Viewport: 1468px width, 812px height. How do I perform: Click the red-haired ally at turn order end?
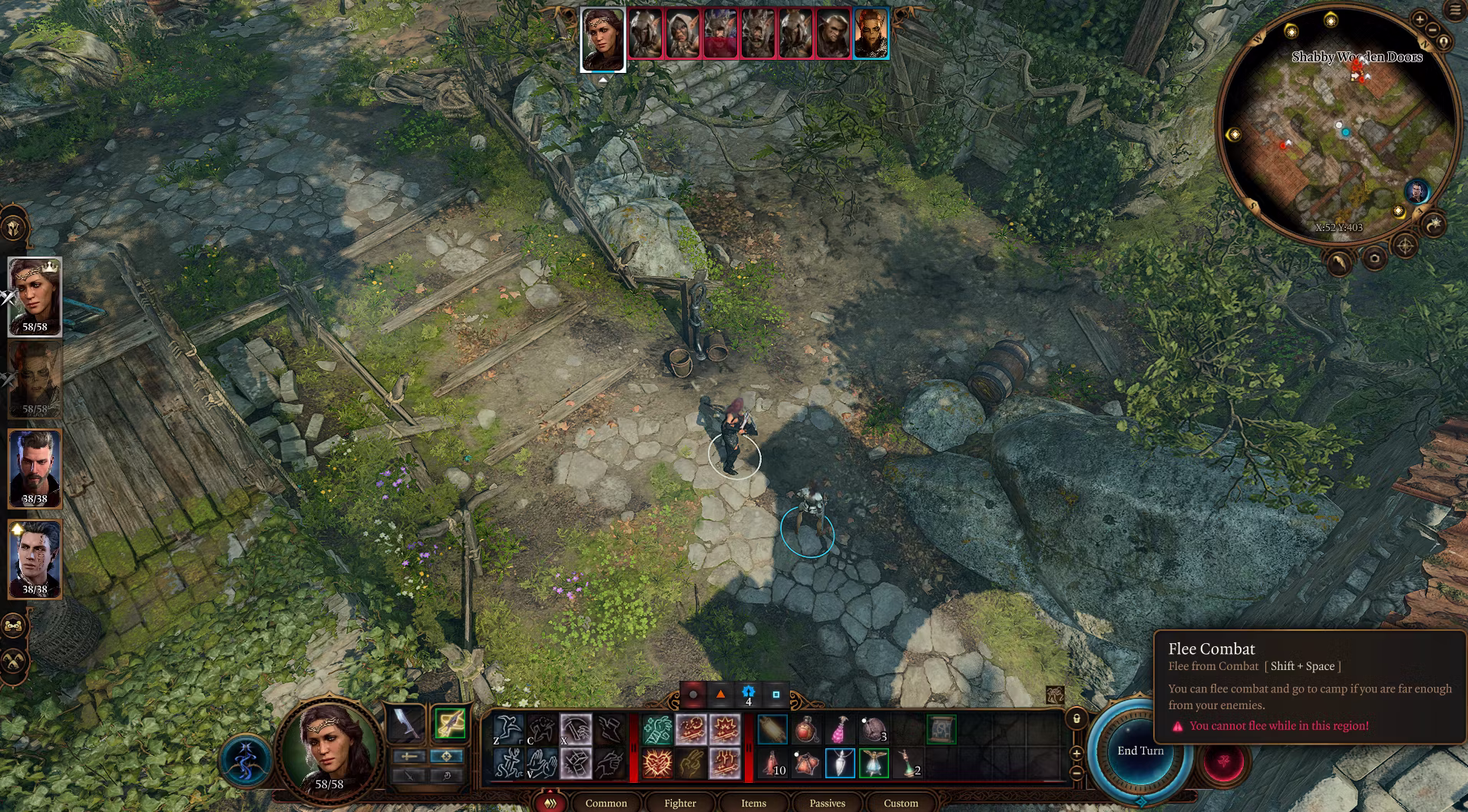coord(871,34)
